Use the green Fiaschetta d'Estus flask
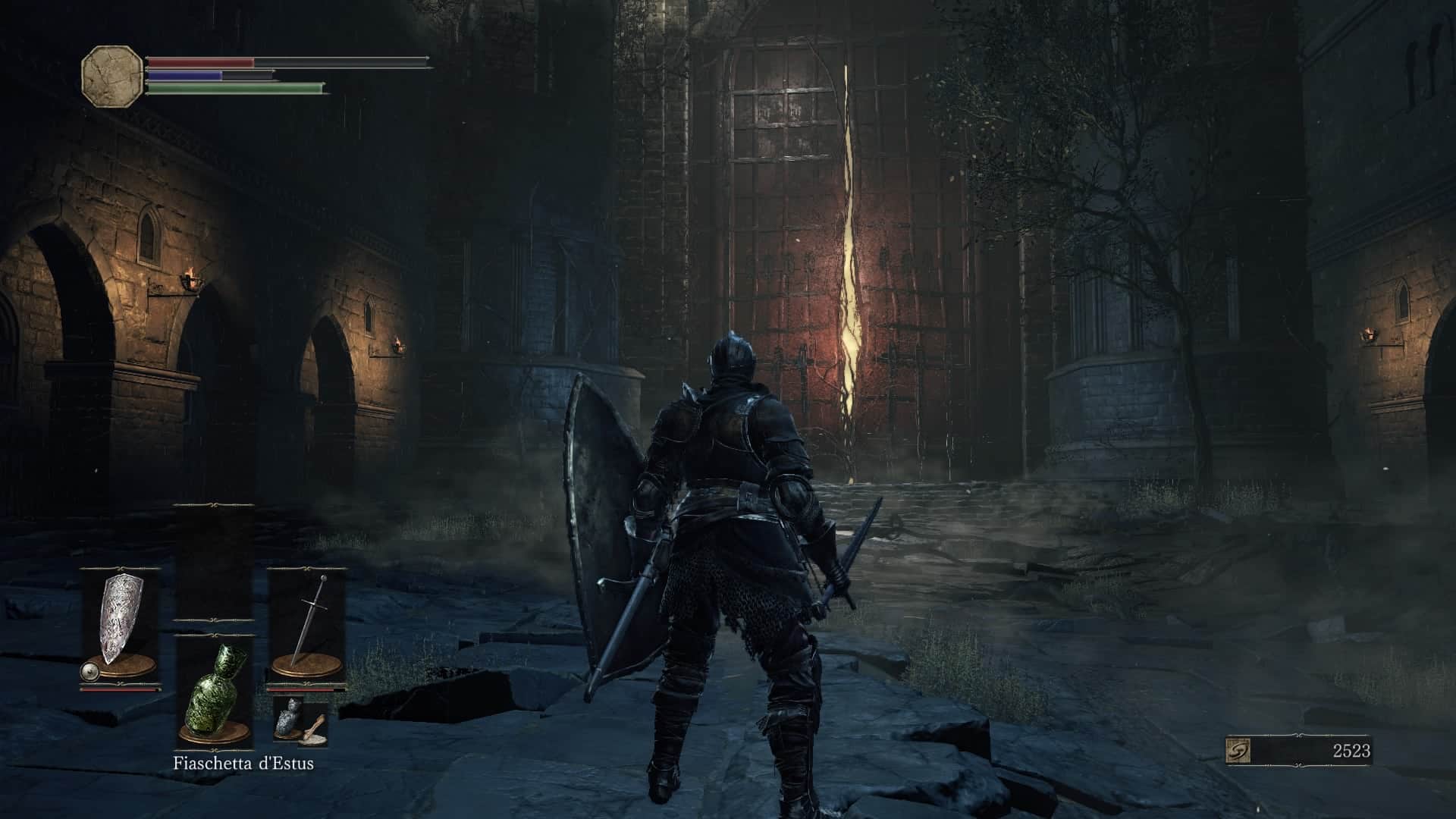Viewport: 1456px width, 819px height. pos(215,692)
